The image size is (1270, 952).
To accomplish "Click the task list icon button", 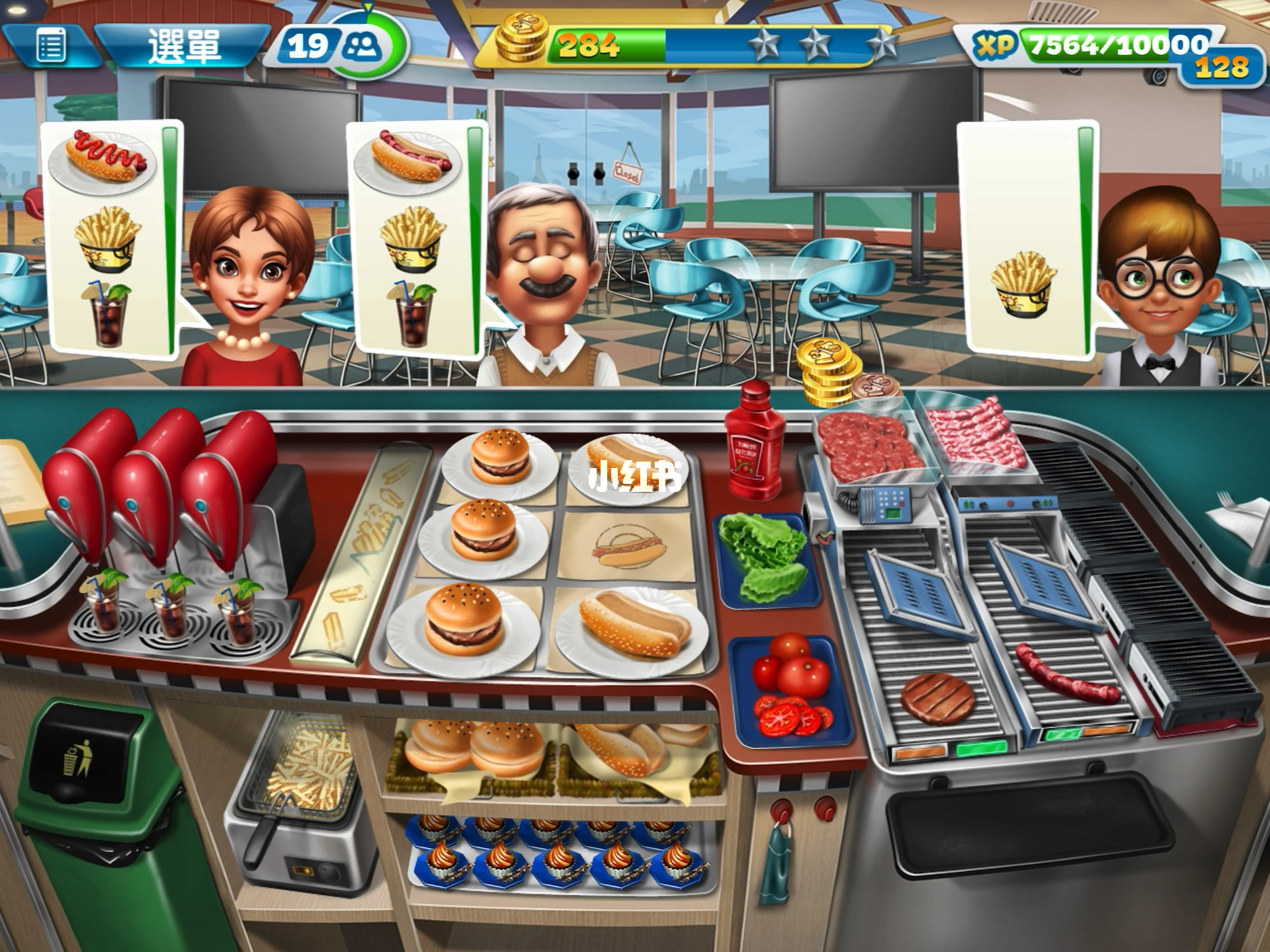I will tap(51, 46).
